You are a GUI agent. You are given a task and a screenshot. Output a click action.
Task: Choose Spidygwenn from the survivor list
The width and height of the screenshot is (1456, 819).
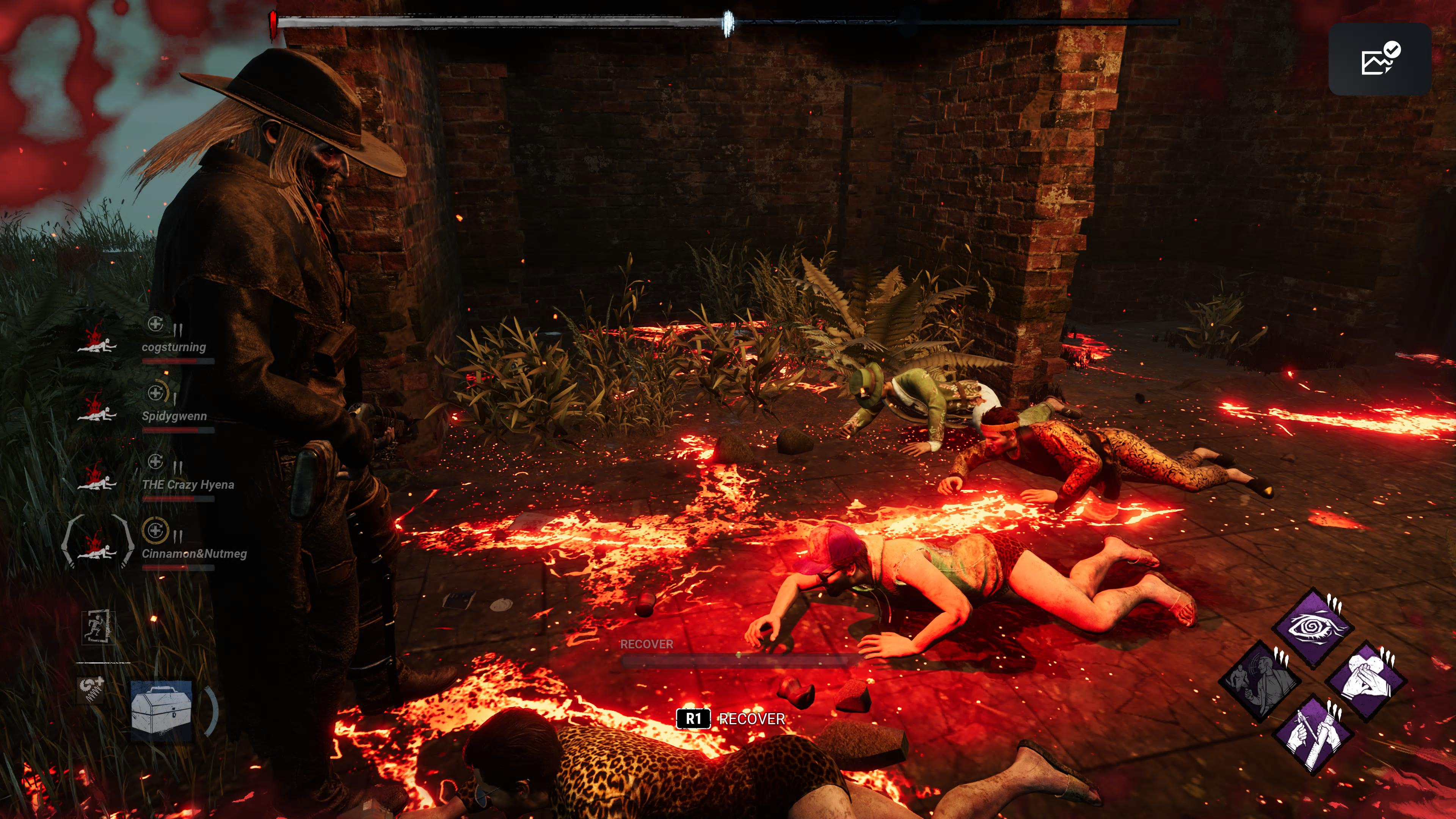174,416
